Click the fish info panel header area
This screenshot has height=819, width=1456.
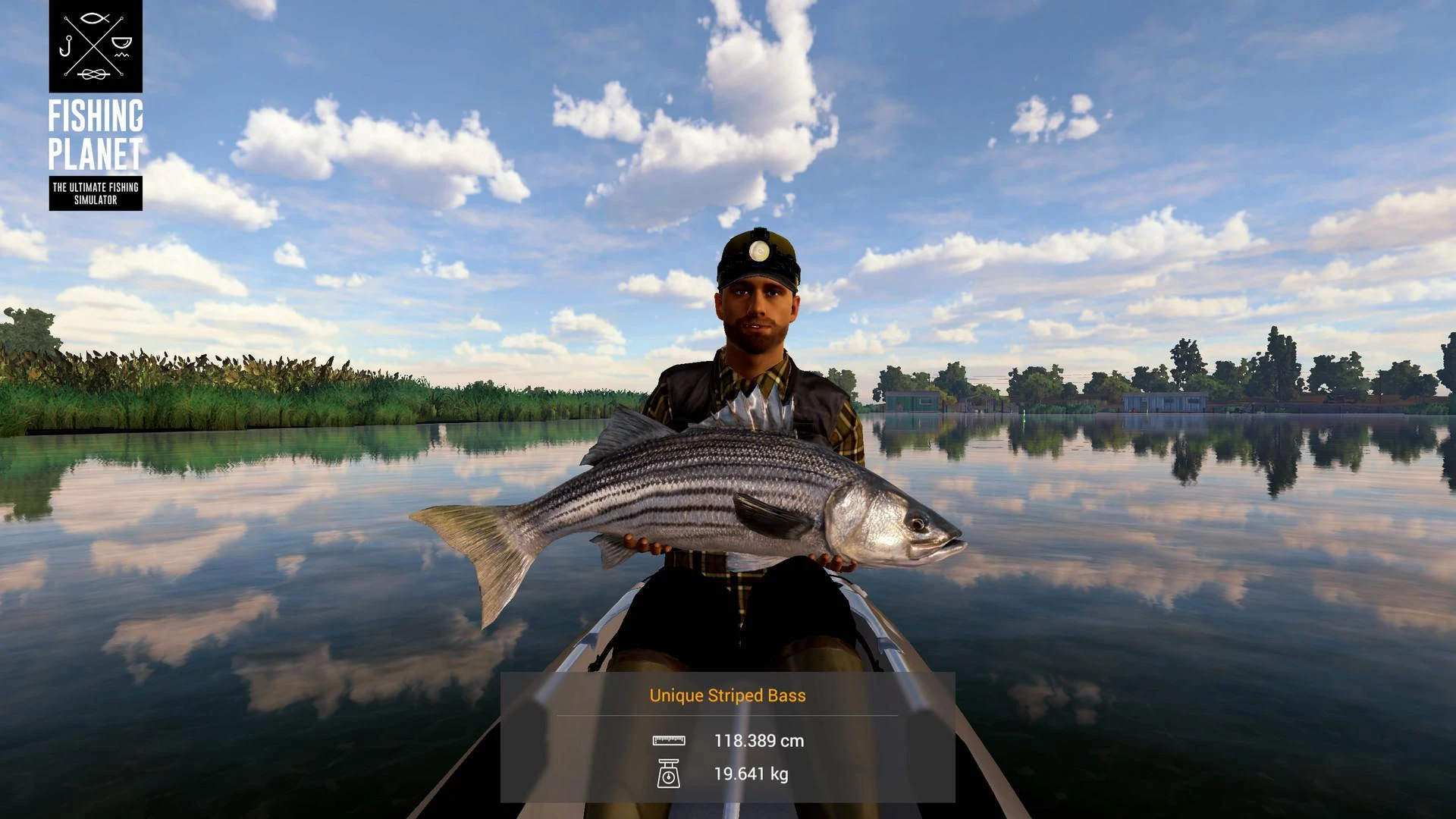(726, 695)
